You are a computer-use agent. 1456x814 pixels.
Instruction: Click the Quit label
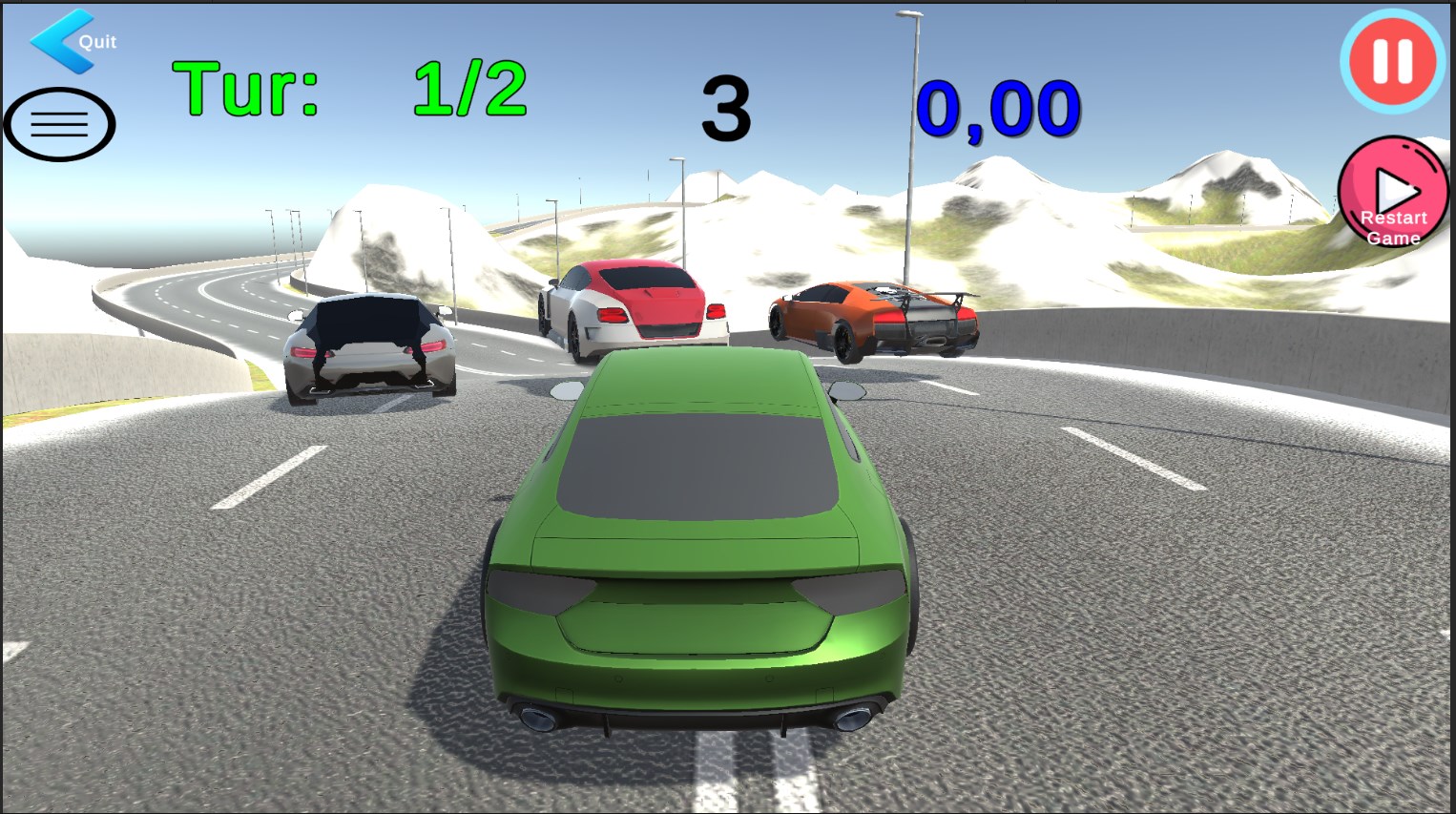[x=96, y=42]
